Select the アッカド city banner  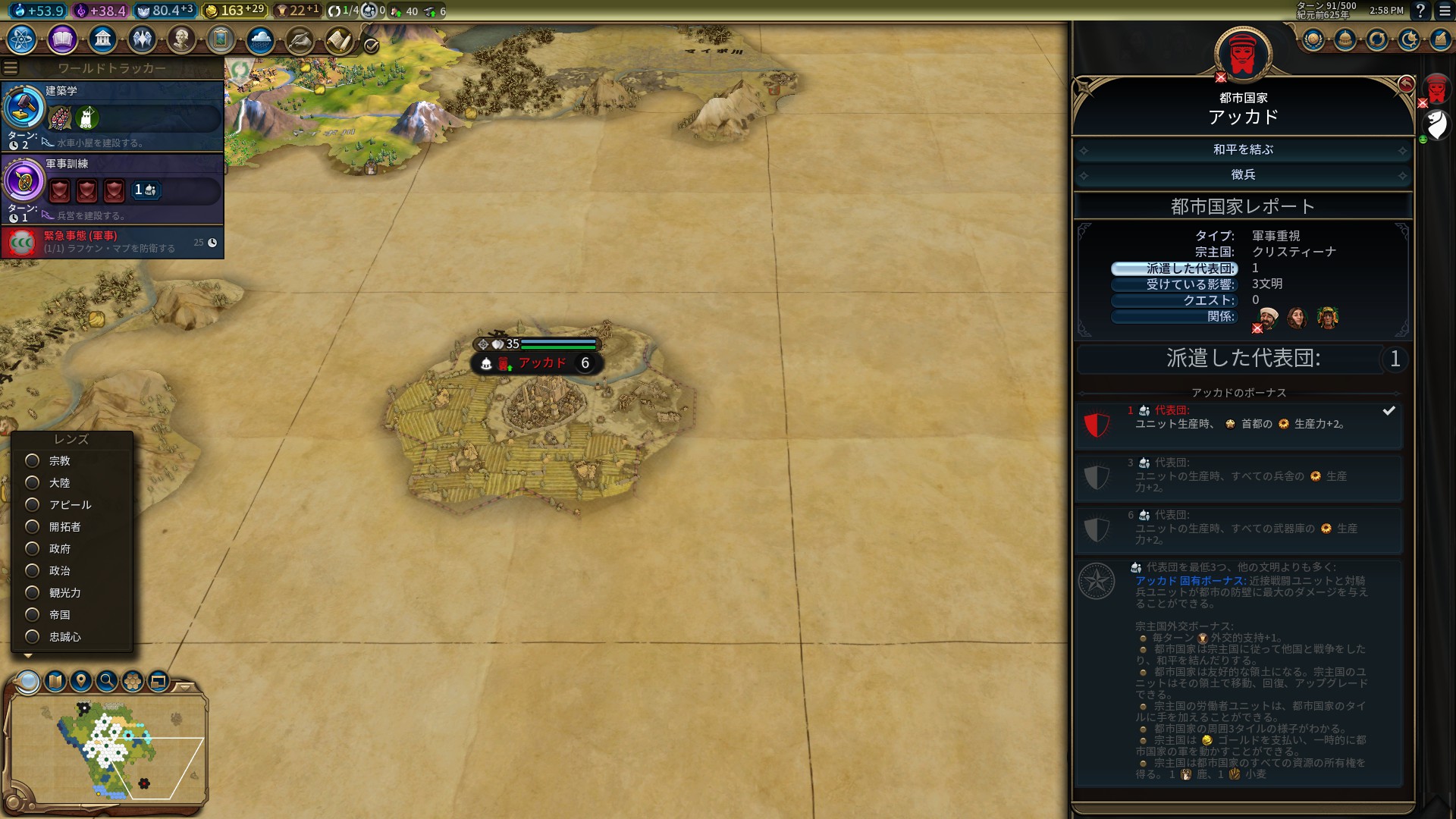pos(541,363)
